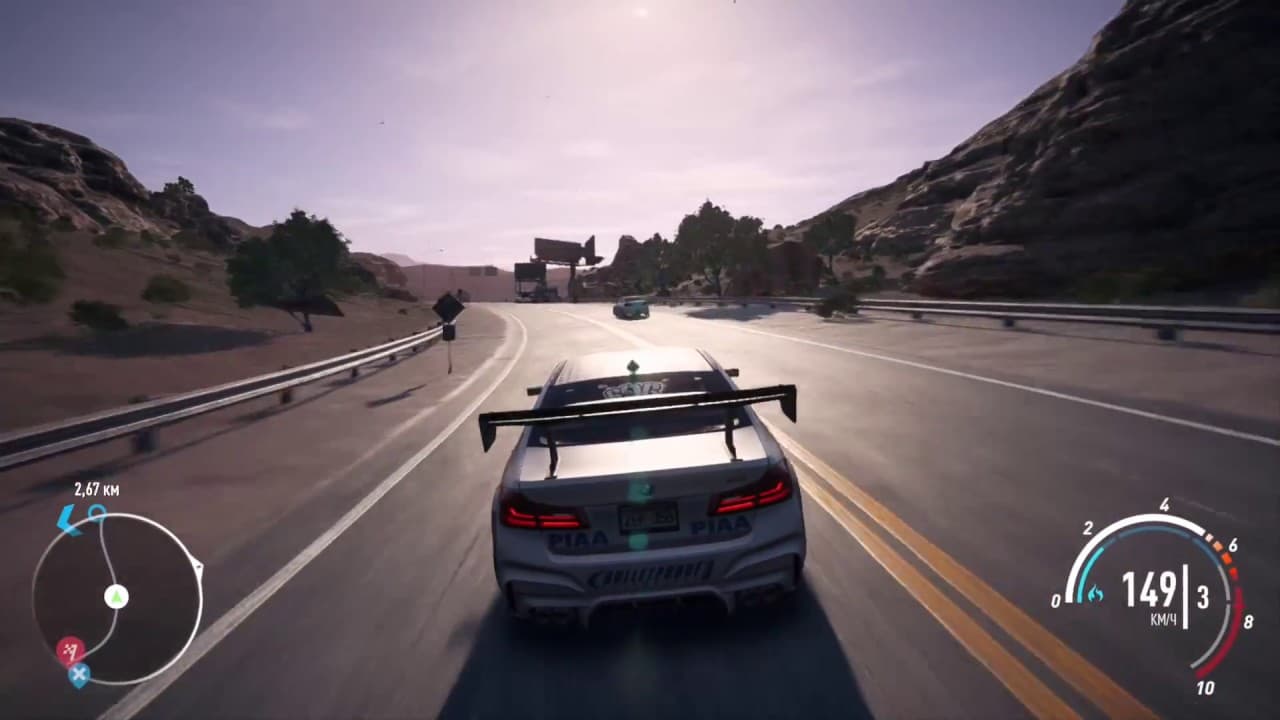
Task: Click the blue waypoint ring on the minimap
Action: coord(97,513)
